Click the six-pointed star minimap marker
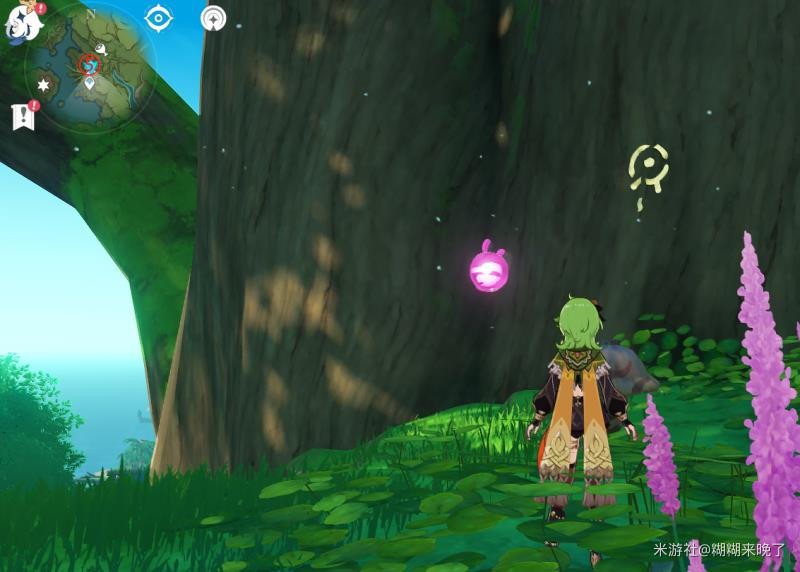 pos(44,84)
